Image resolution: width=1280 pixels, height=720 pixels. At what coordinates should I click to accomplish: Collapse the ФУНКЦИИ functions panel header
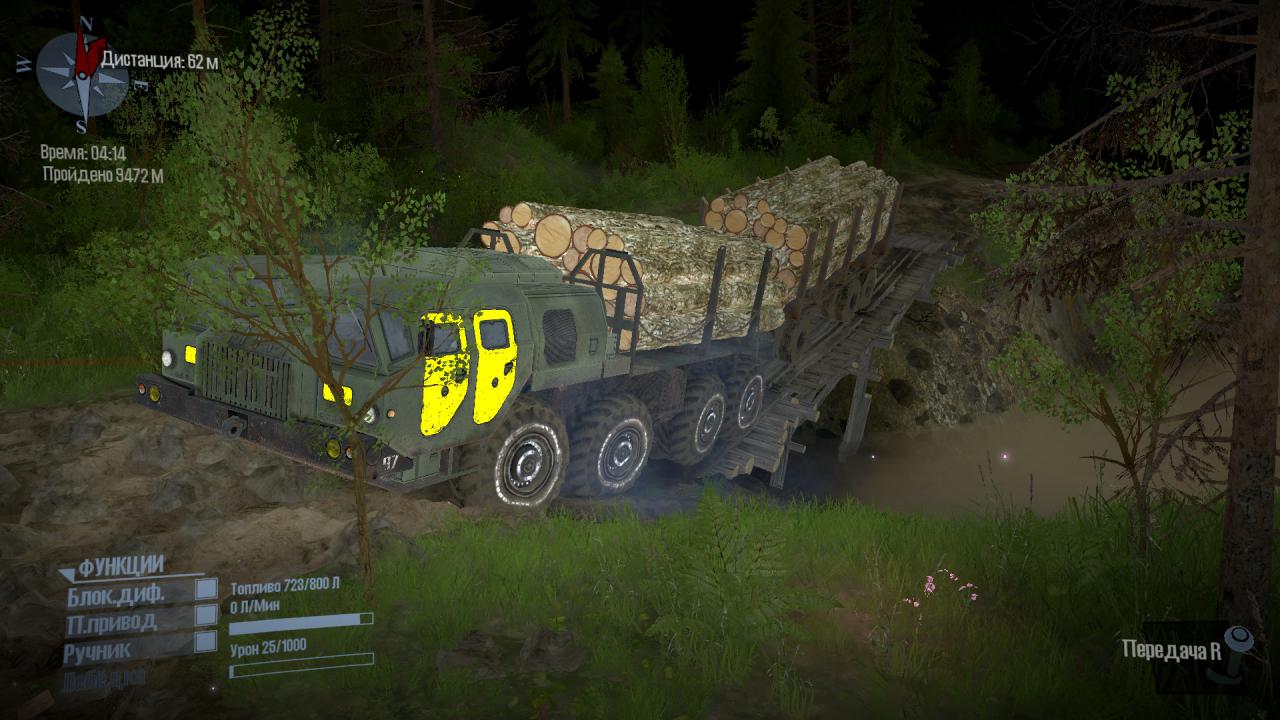[110, 567]
